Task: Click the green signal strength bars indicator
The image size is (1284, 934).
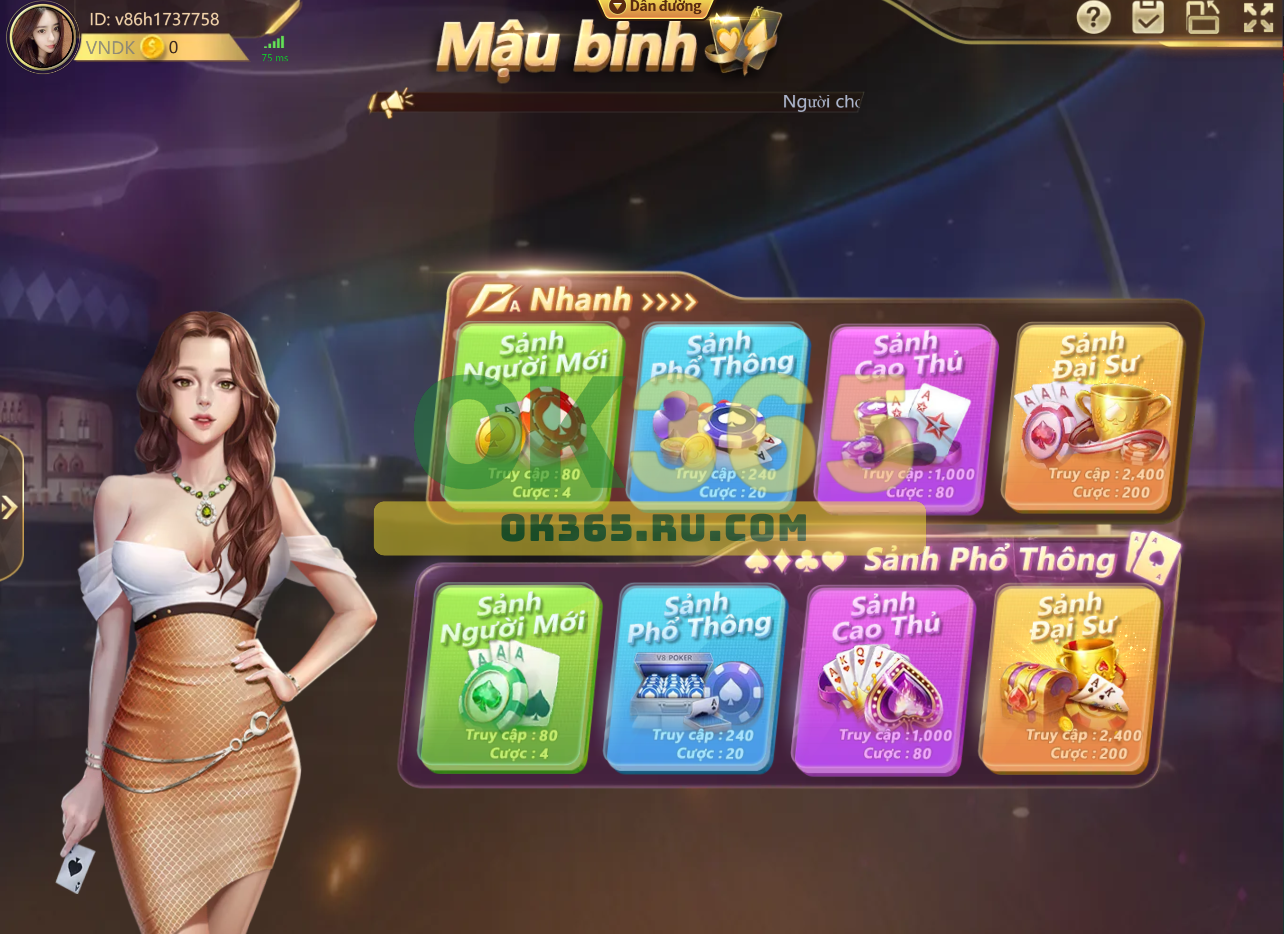Action: click(274, 42)
